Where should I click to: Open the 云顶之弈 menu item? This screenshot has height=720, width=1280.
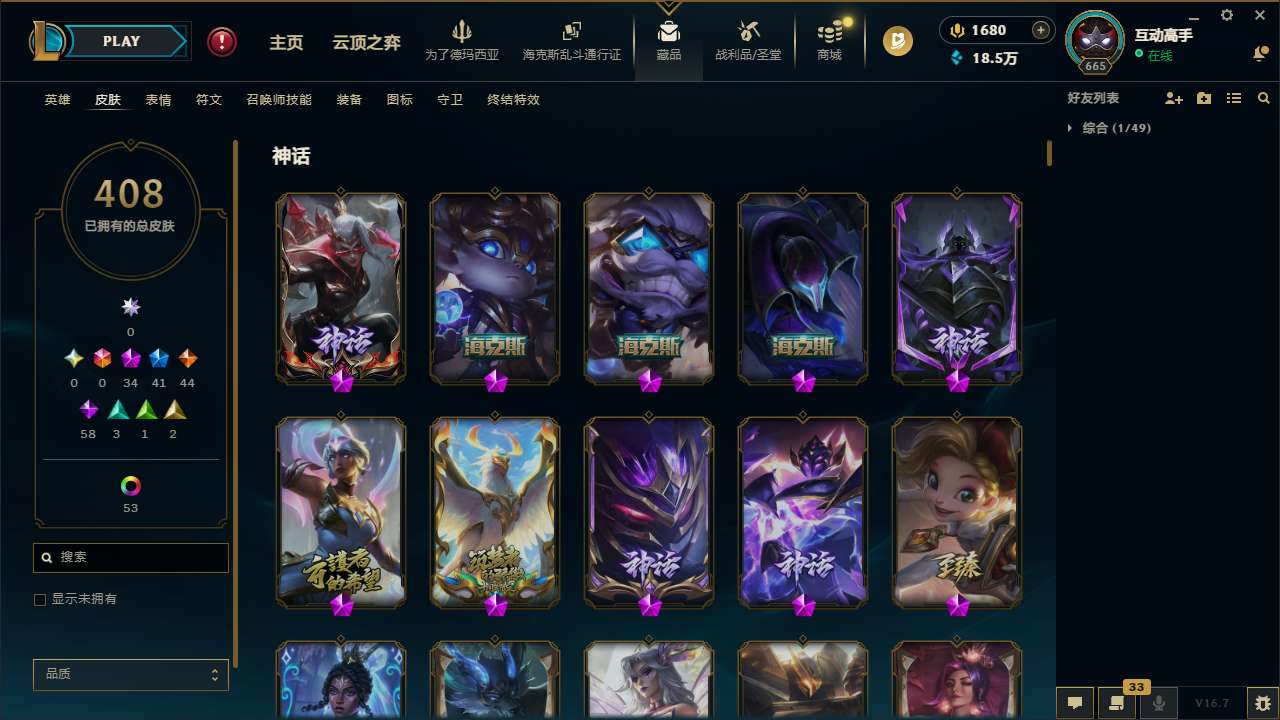pyautogui.click(x=365, y=41)
